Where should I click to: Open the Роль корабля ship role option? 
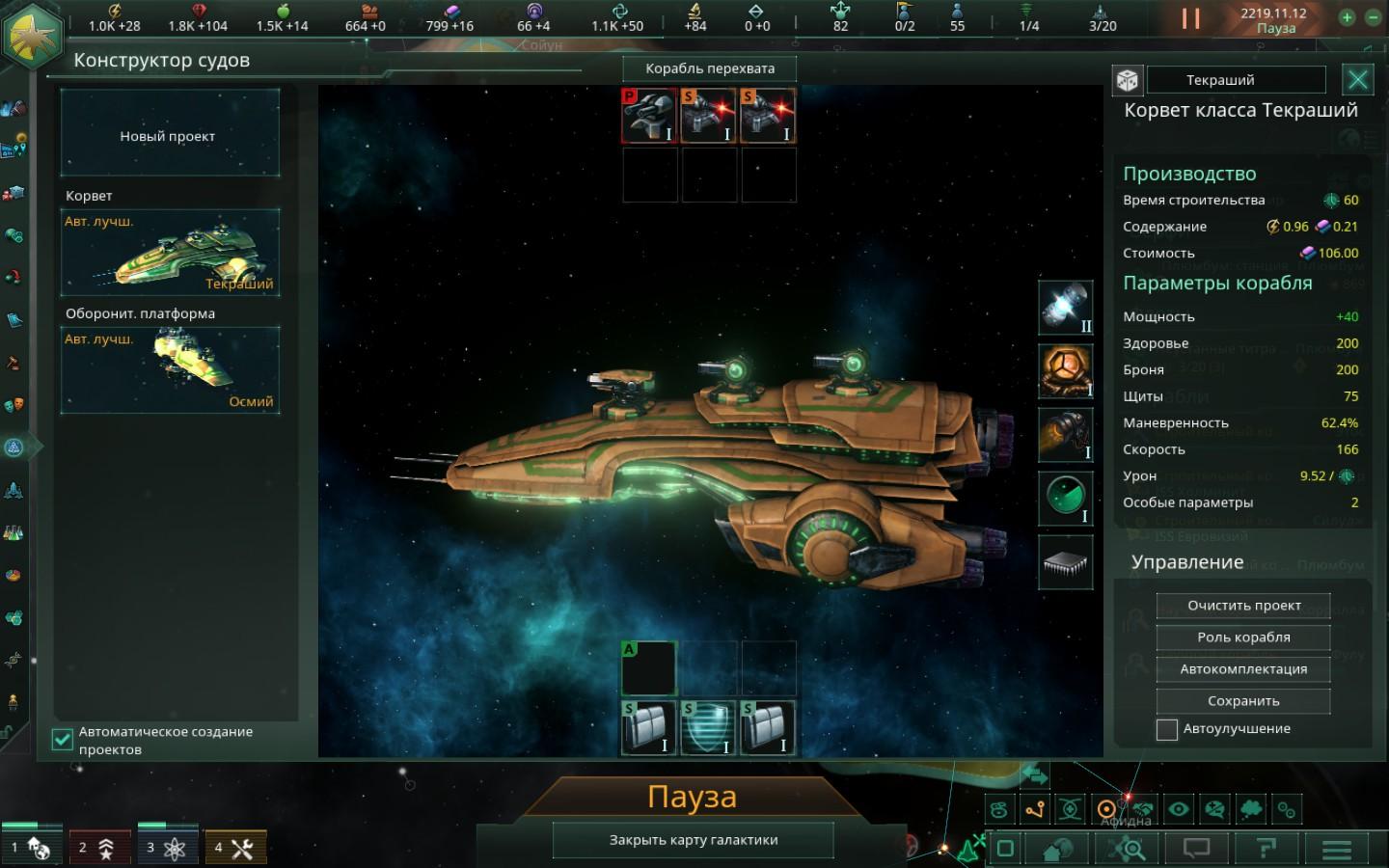click(1243, 637)
